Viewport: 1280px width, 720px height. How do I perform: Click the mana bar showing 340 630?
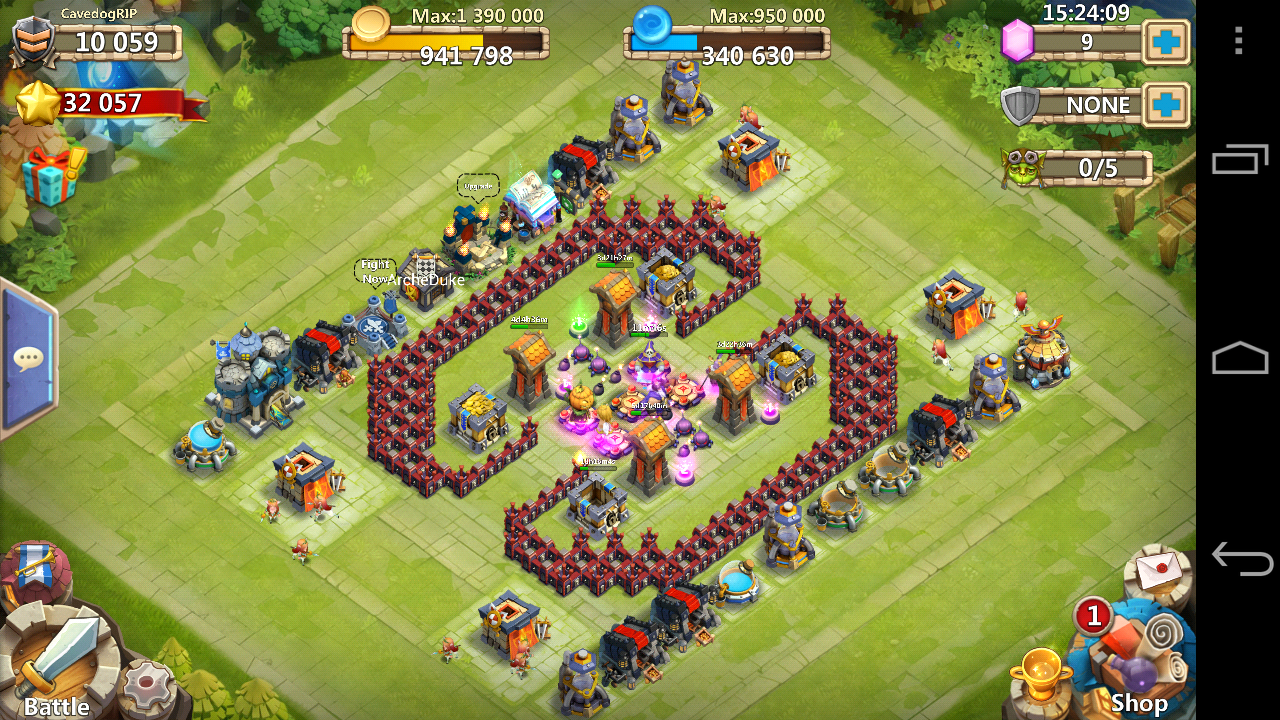click(x=726, y=44)
